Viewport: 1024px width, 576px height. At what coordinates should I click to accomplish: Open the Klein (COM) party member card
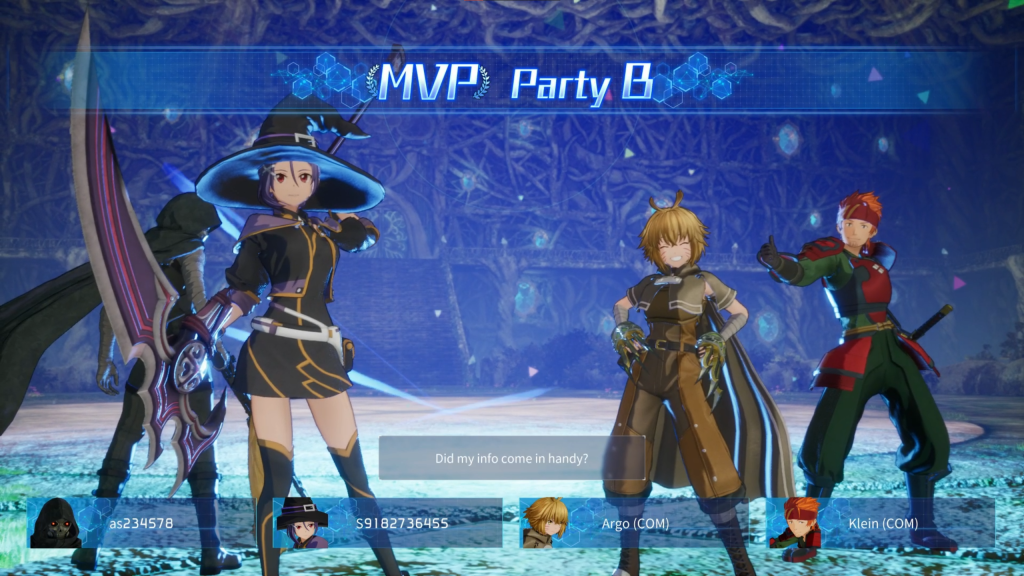click(880, 523)
